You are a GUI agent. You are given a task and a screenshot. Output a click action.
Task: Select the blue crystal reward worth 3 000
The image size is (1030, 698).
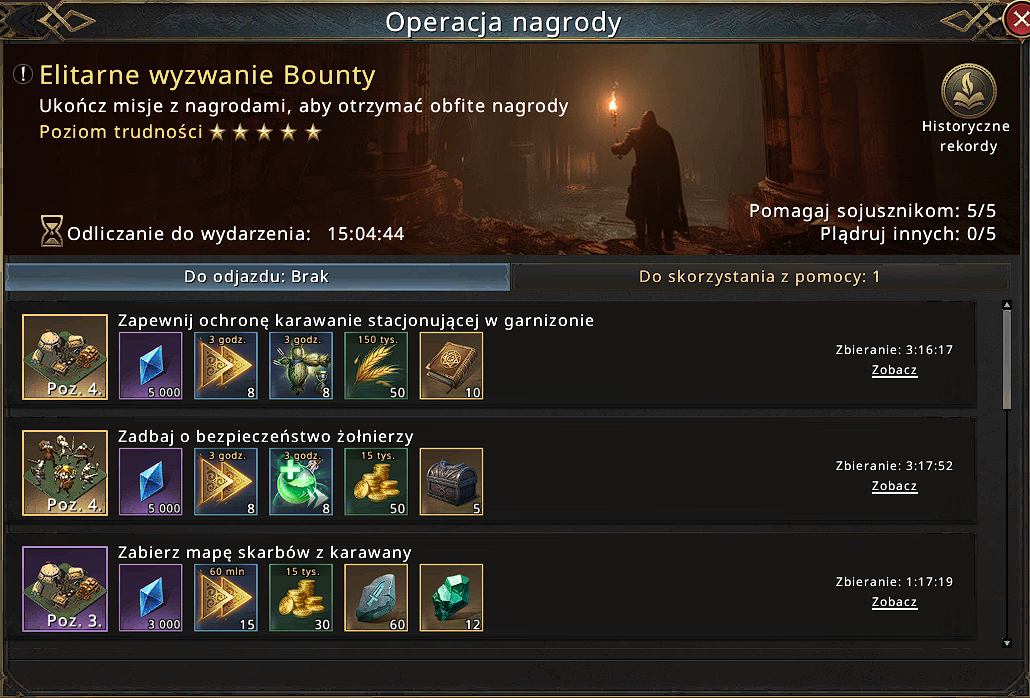point(151,598)
